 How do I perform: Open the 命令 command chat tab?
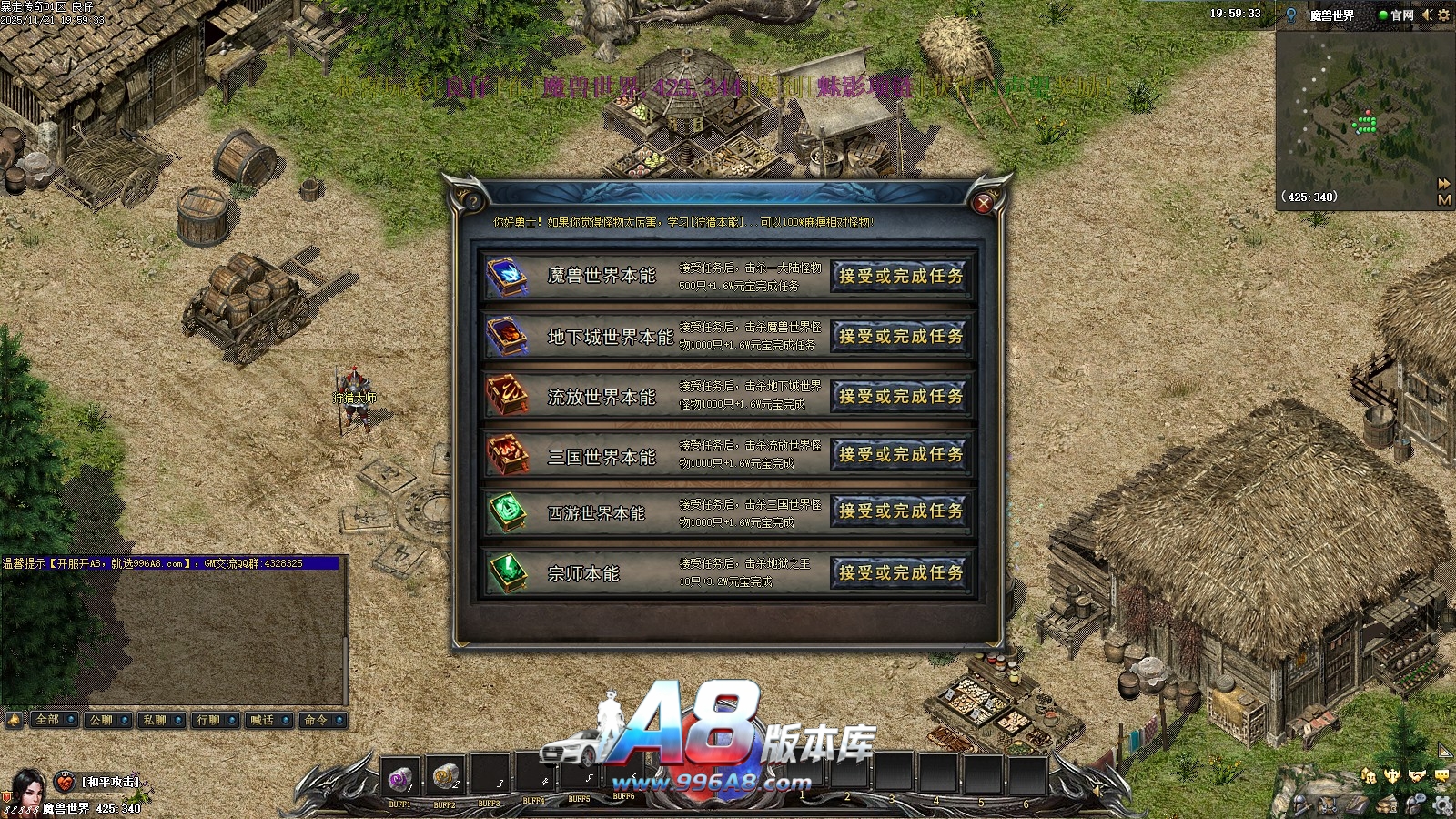(321, 720)
